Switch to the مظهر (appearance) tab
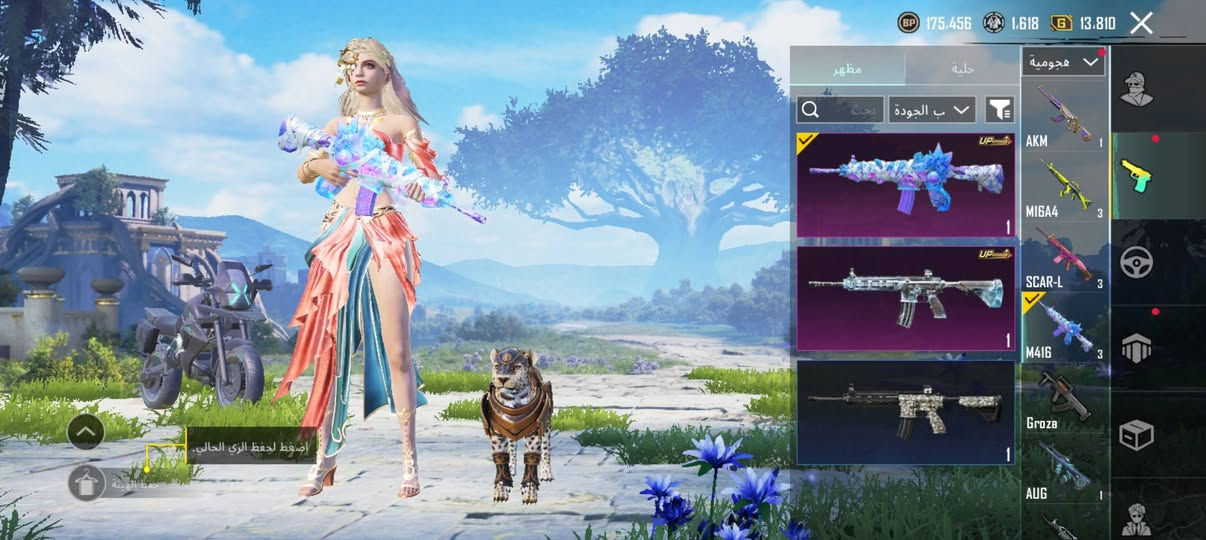Image resolution: width=1206 pixels, height=540 pixels. tap(848, 68)
